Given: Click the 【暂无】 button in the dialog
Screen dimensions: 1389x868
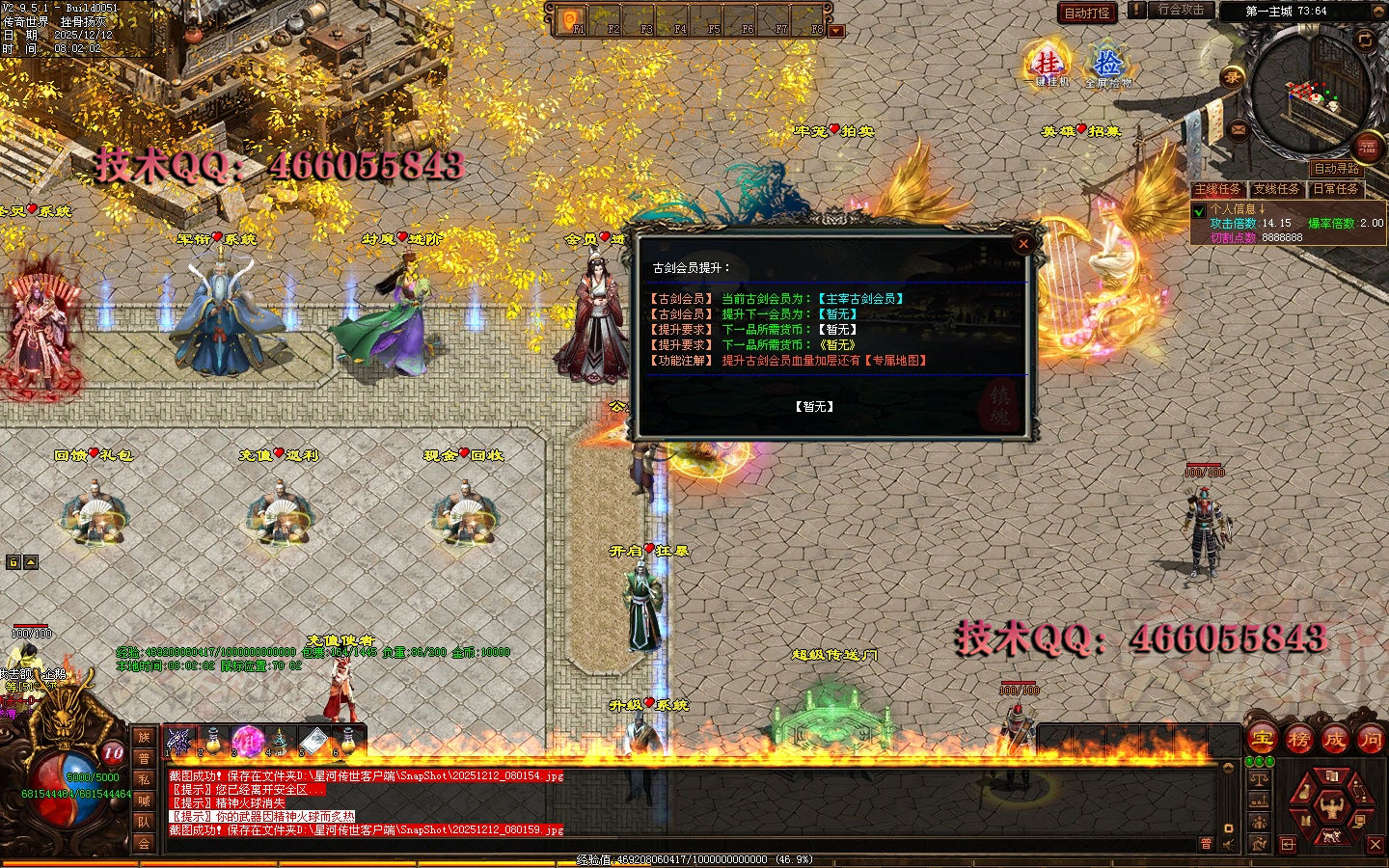Looking at the screenshot, I should pyautogui.click(x=815, y=407).
